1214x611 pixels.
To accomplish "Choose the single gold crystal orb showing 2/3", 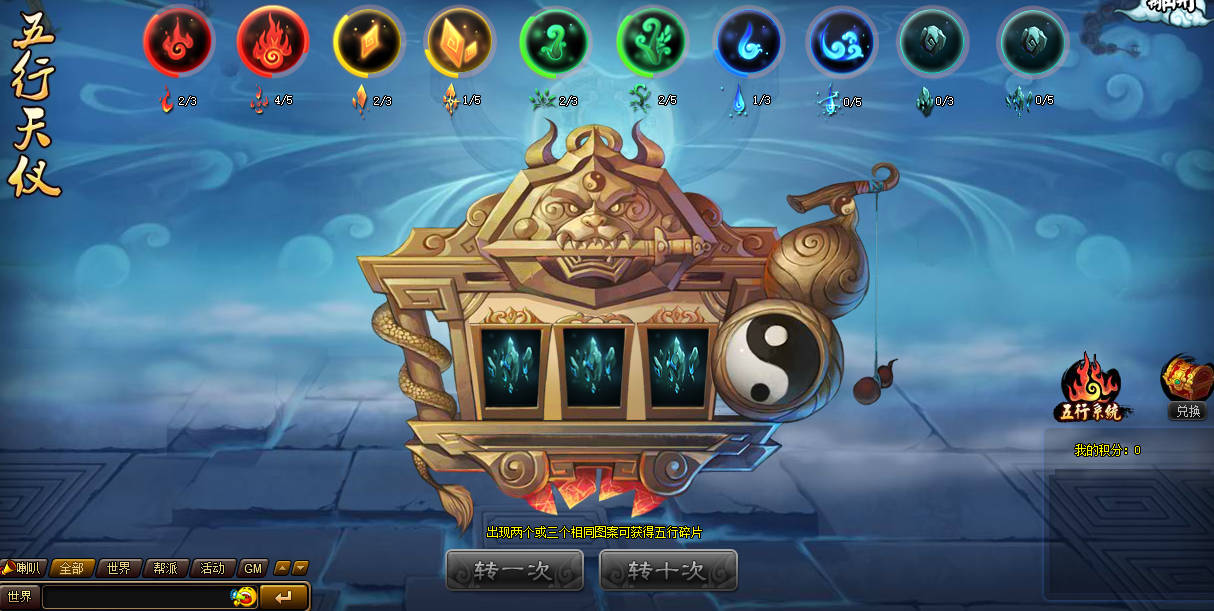I will tap(368, 41).
